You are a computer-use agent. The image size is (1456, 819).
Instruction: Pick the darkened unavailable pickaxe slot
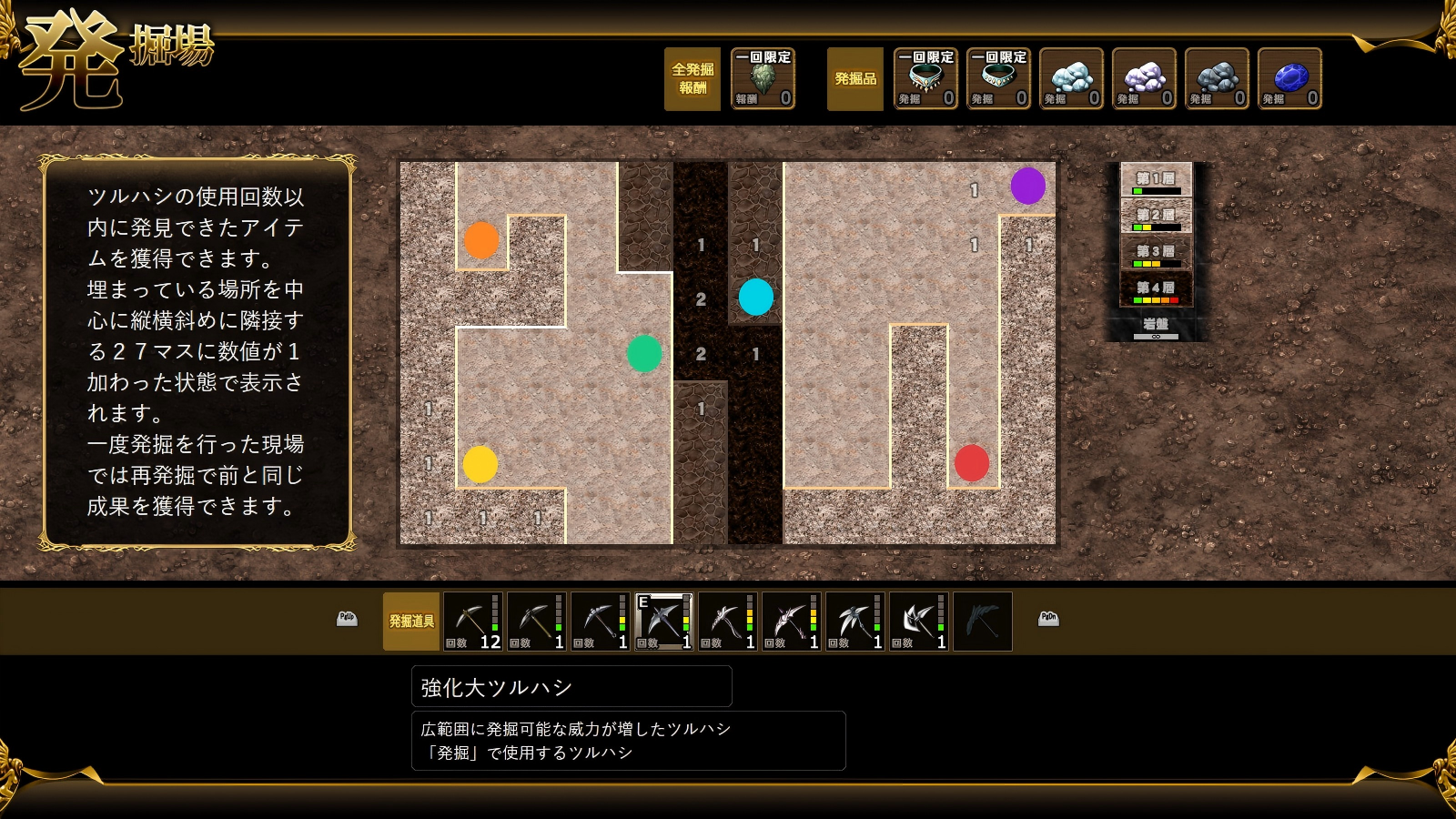[x=983, y=622]
